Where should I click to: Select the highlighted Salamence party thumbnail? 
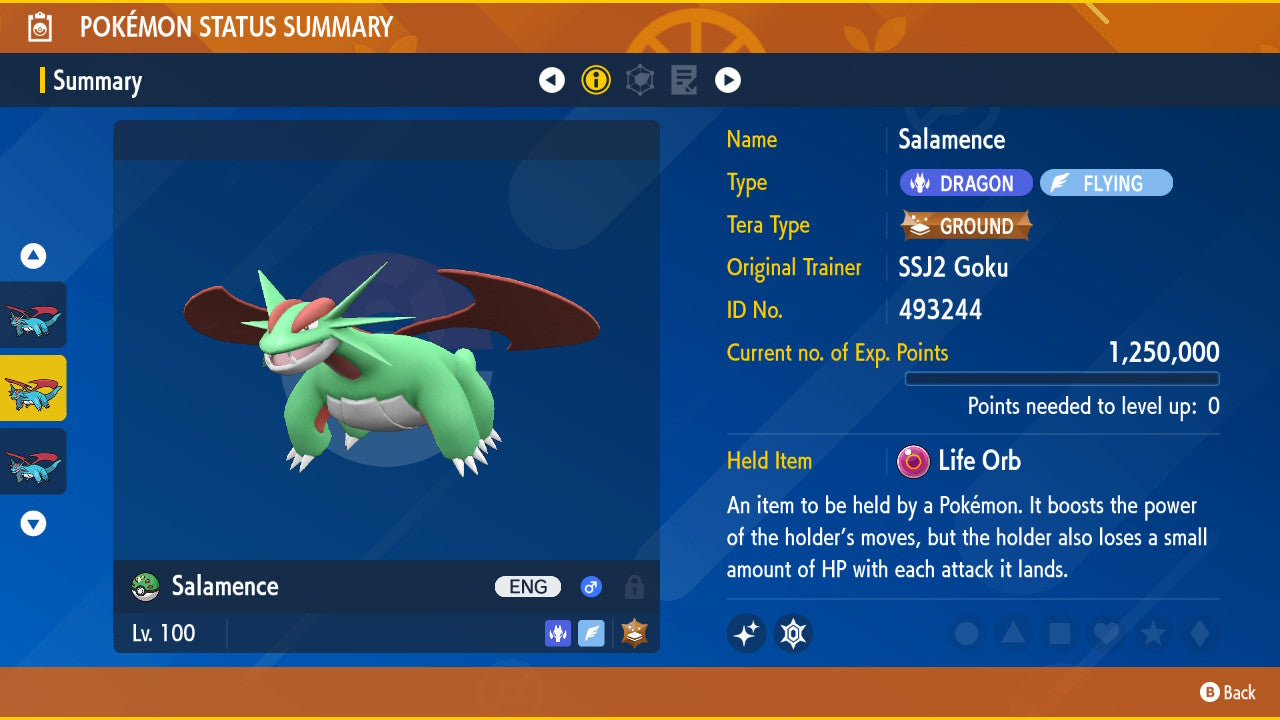[x=34, y=388]
